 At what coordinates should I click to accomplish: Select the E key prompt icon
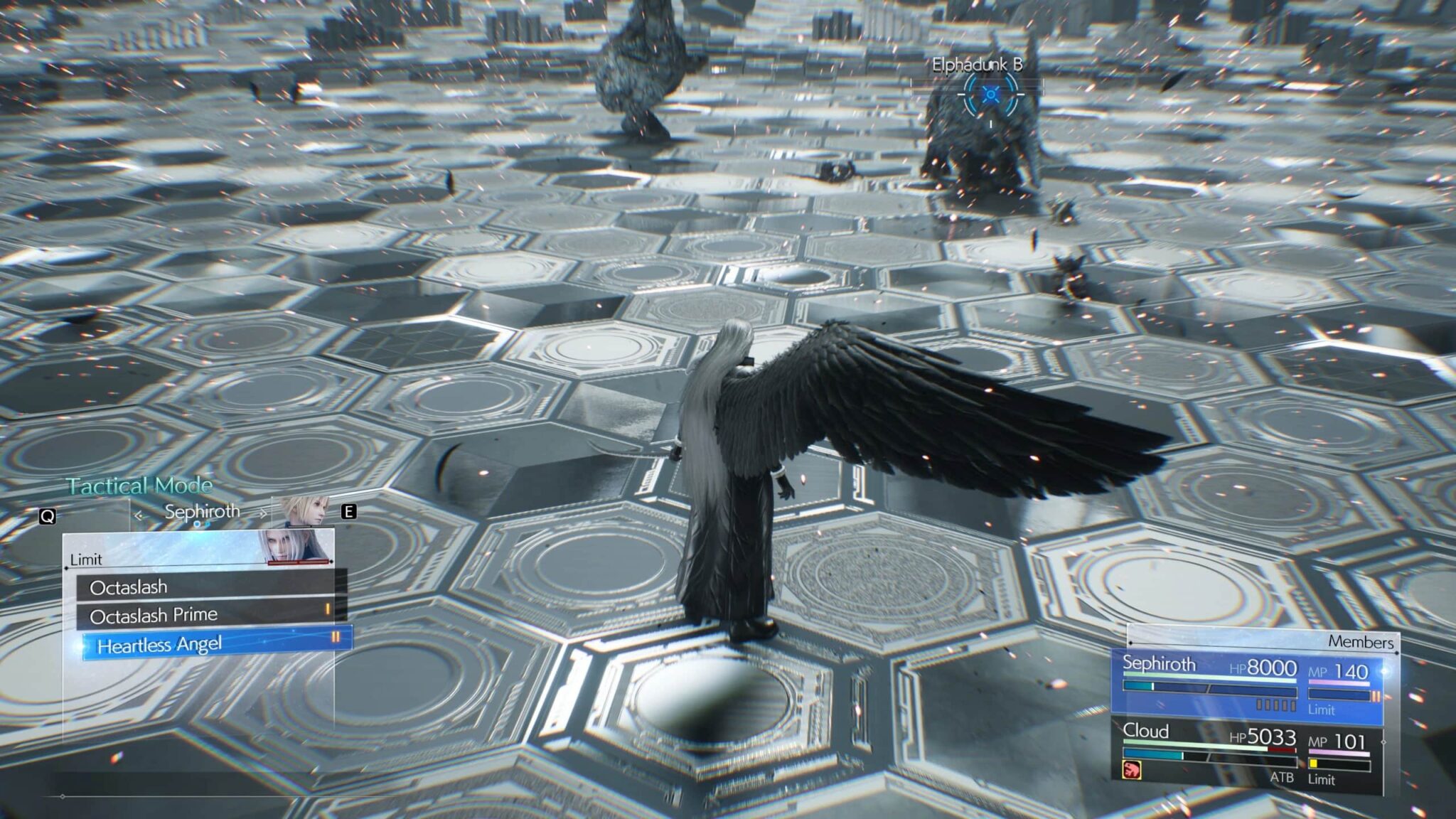[349, 513]
